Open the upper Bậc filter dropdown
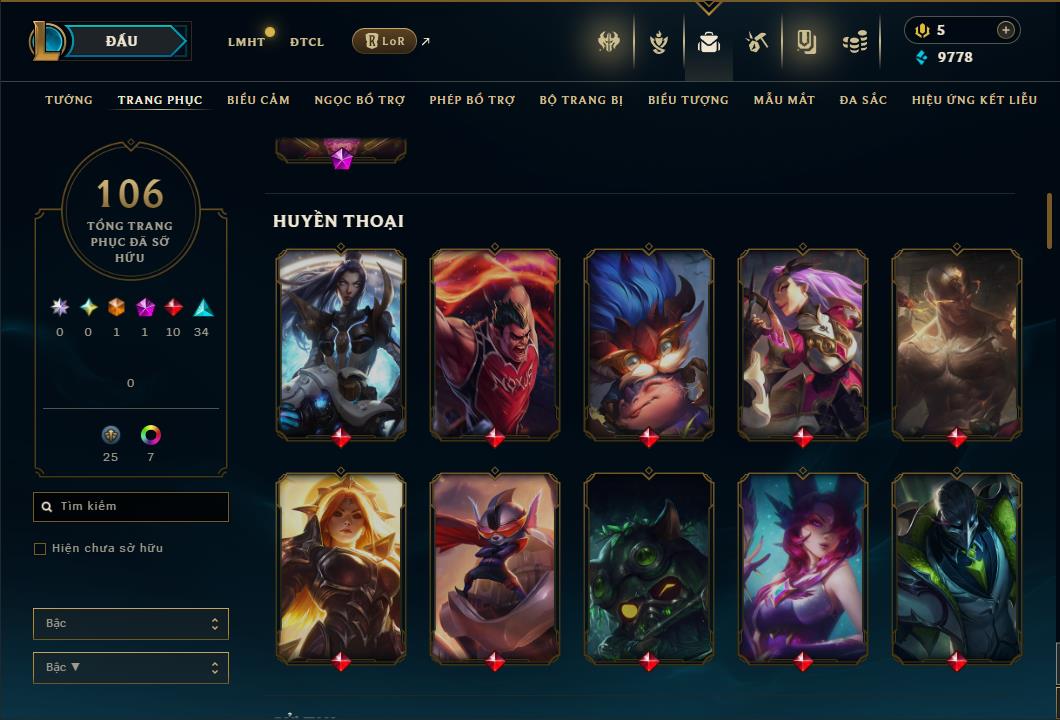This screenshot has width=1060, height=720. tap(131, 624)
